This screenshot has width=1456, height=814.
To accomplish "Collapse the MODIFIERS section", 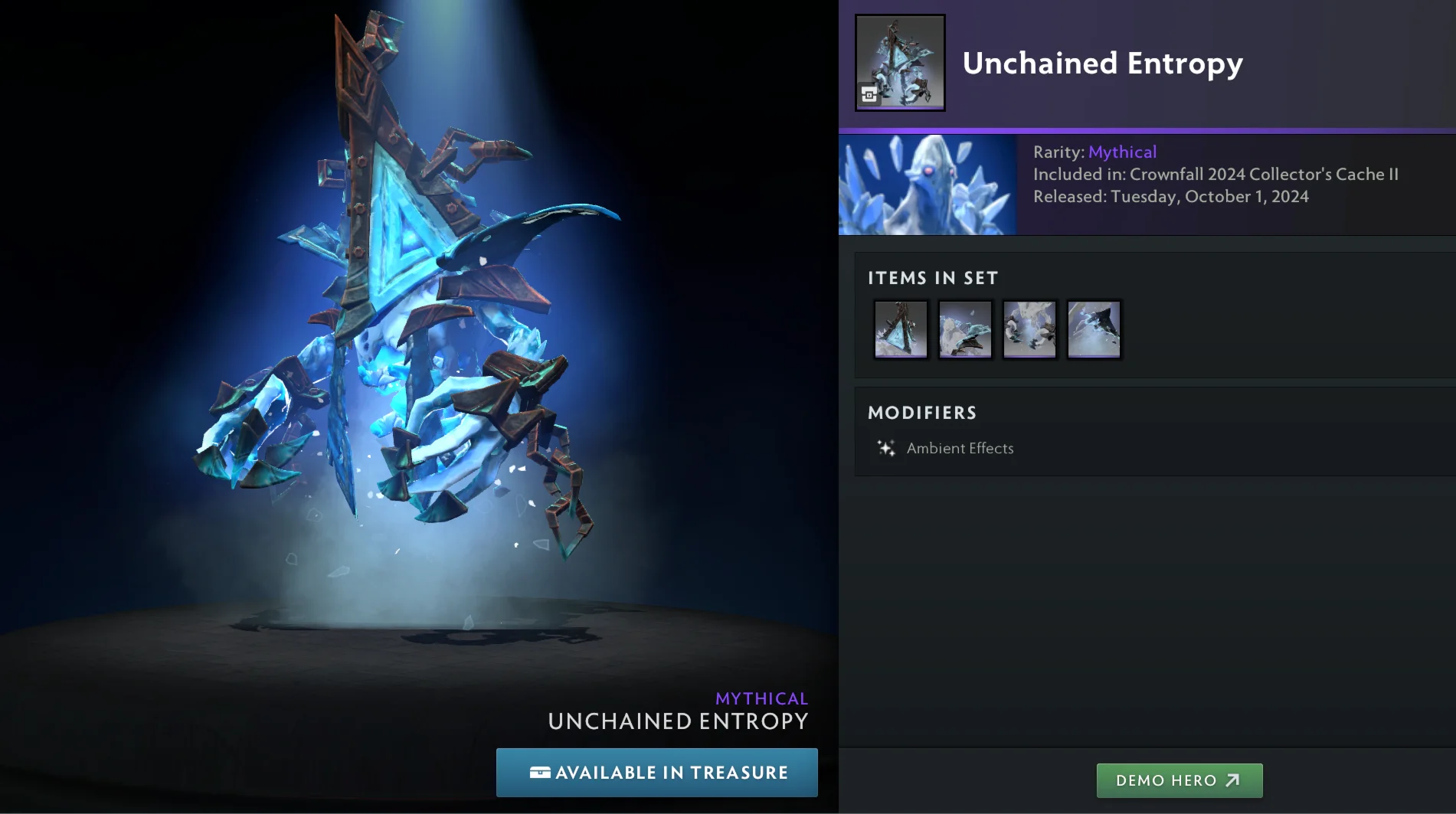I will pyautogui.click(x=923, y=413).
